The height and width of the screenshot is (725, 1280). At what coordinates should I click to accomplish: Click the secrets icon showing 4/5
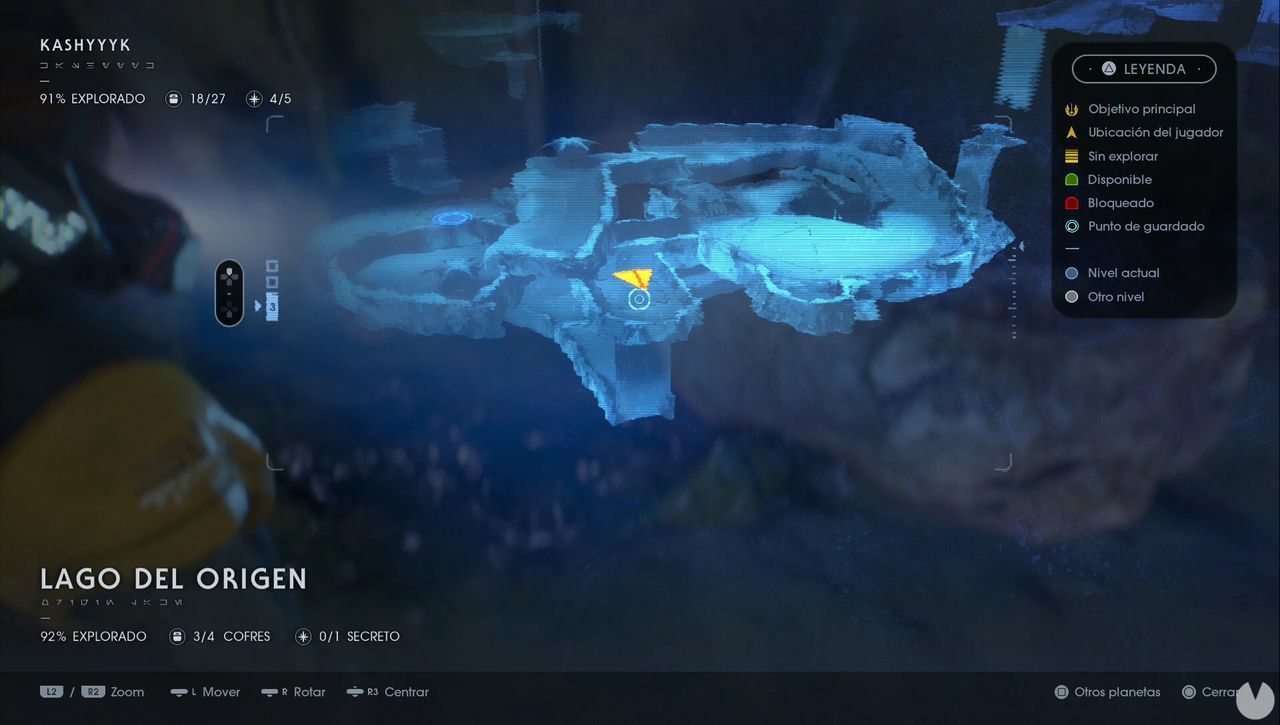(251, 98)
